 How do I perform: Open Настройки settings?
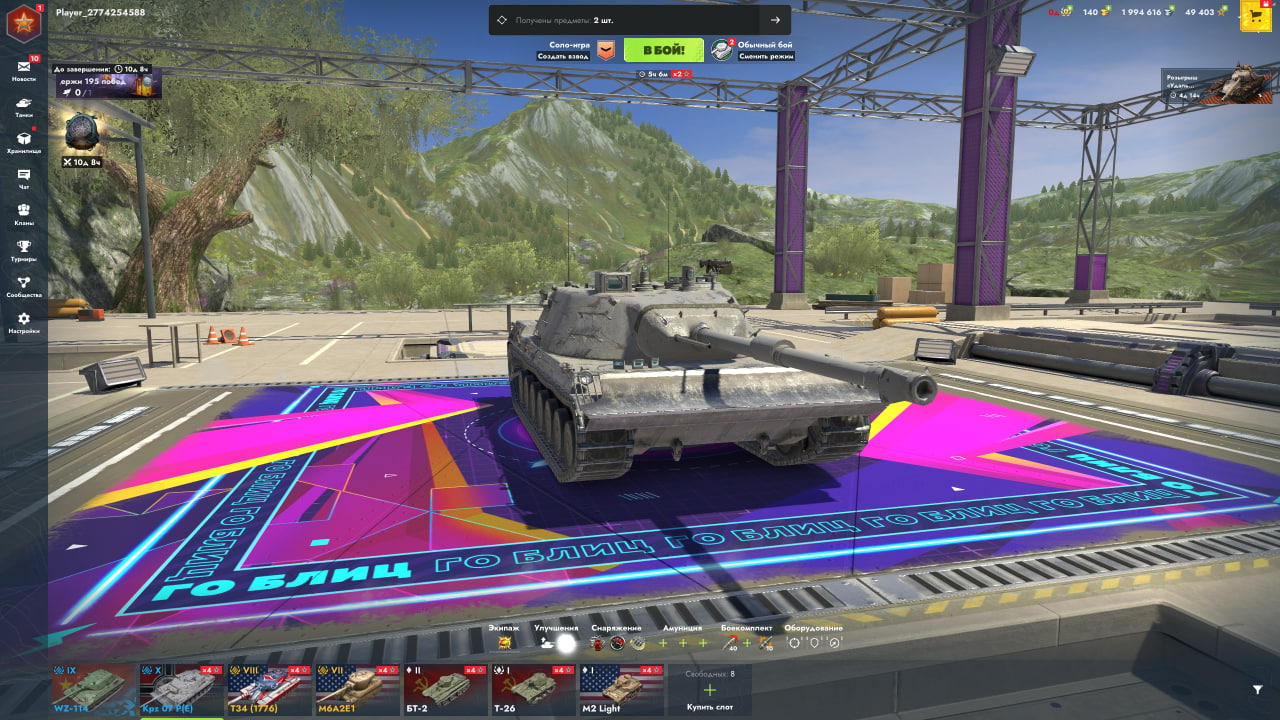[x=24, y=322]
